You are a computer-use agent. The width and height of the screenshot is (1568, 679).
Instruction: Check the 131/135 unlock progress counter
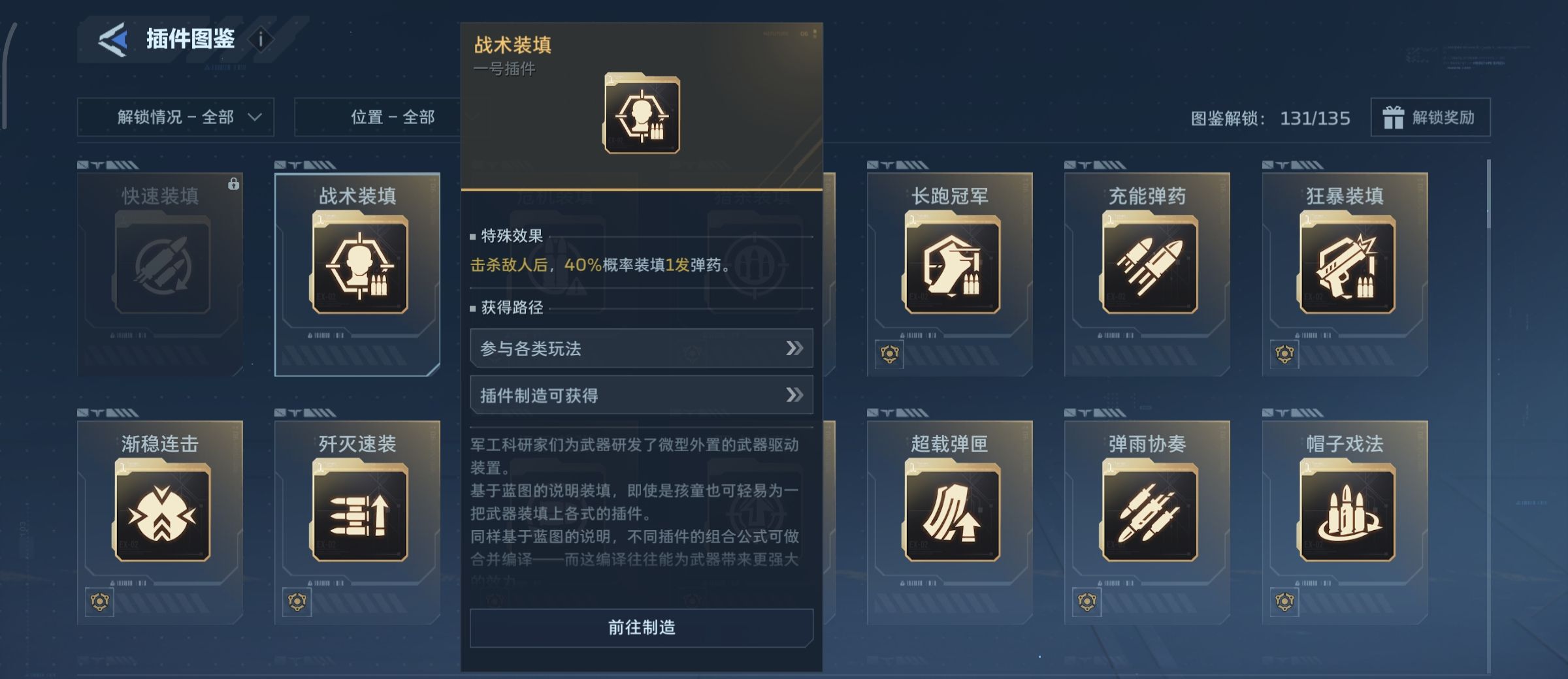pyautogui.click(x=1315, y=119)
